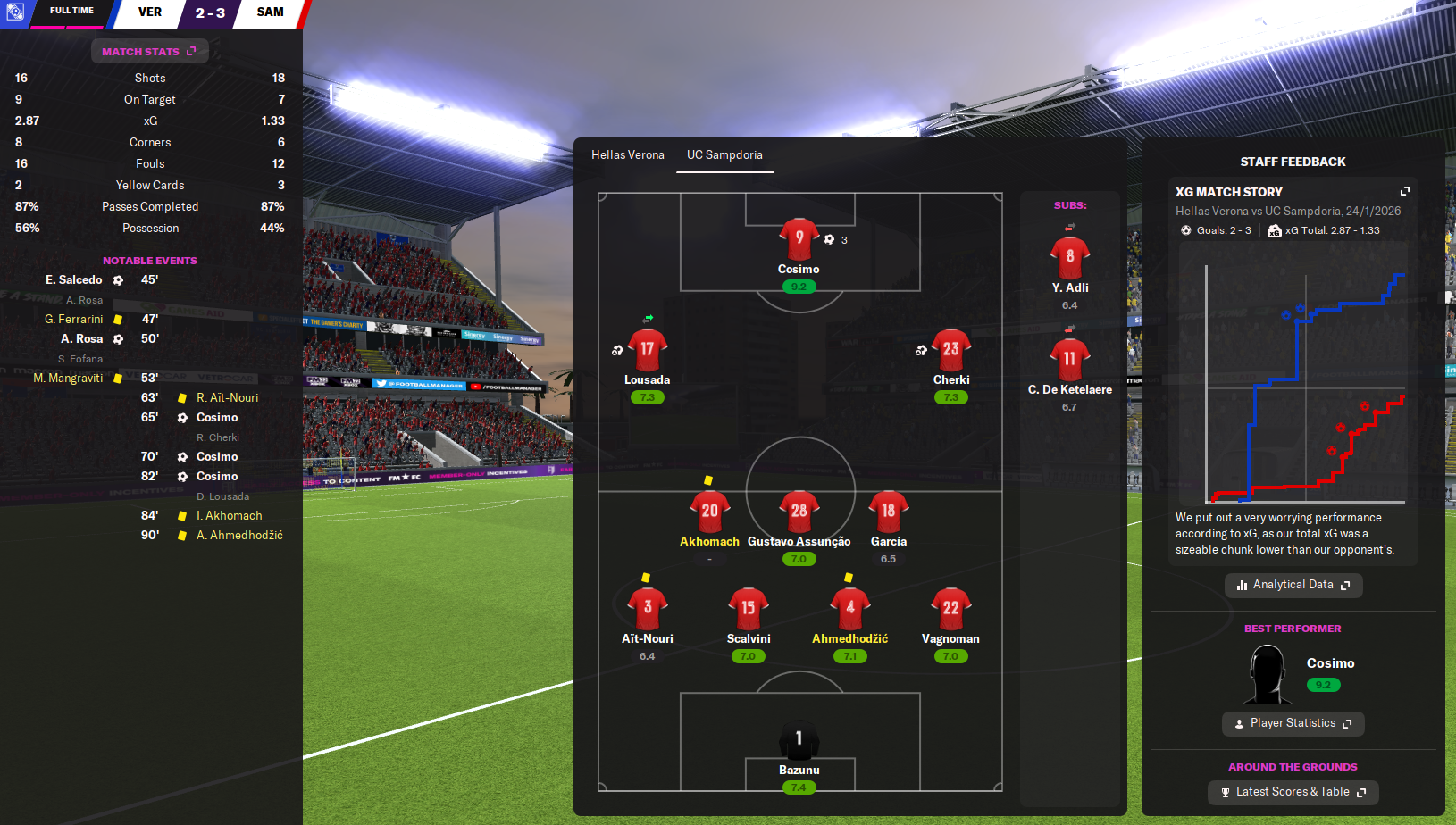Pick goalkeeper Bazunu
This screenshot has width=1456, height=825.
point(799,740)
